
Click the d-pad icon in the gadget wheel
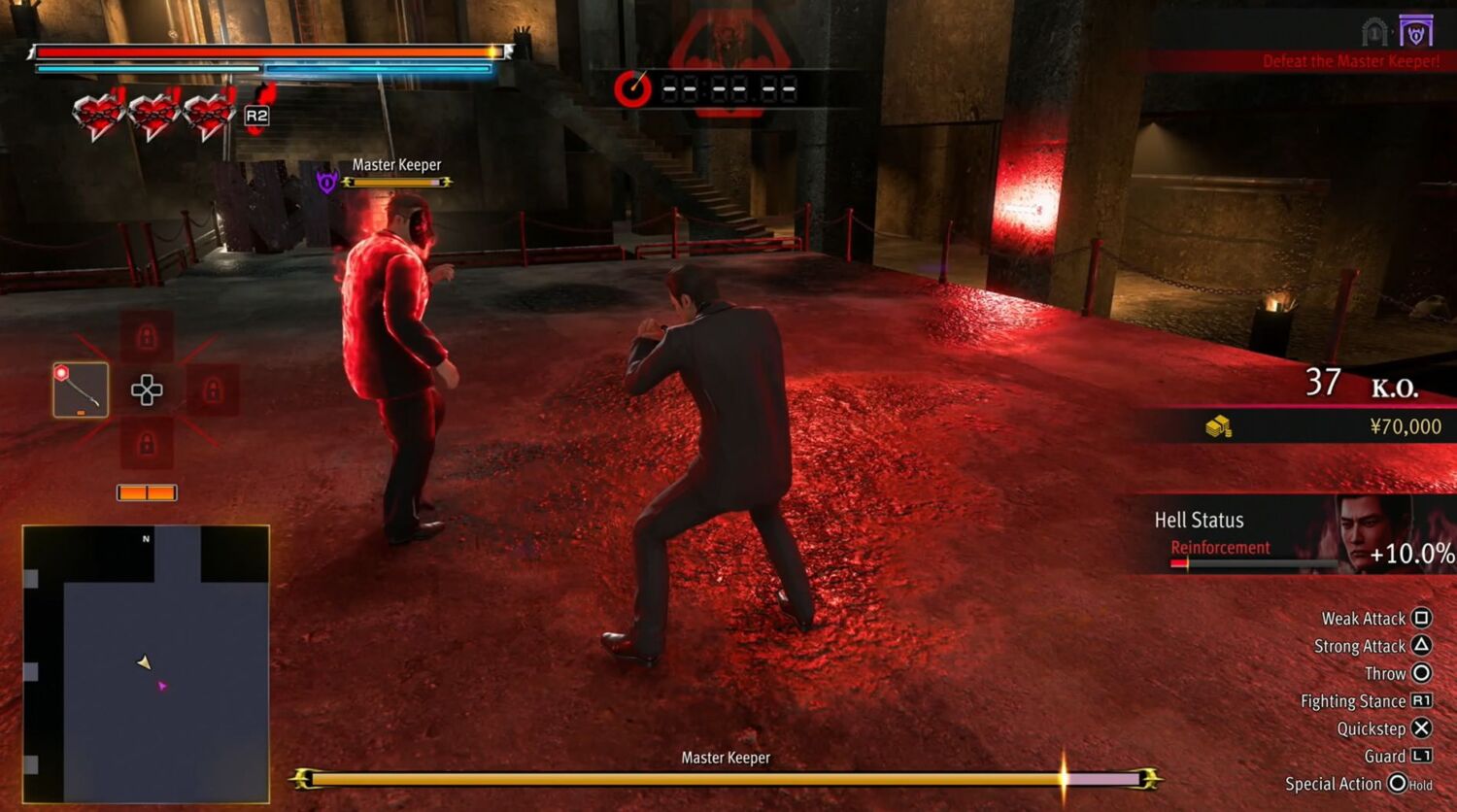tap(147, 390)
